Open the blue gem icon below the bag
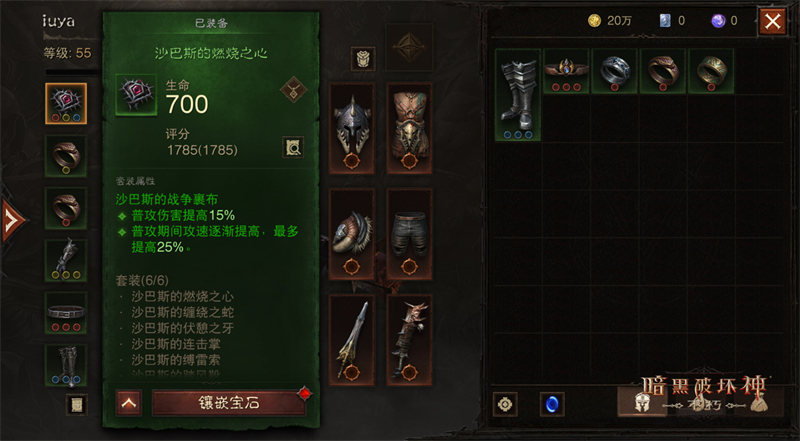Viewport: 800px width, 441px height. coord(551,404)
